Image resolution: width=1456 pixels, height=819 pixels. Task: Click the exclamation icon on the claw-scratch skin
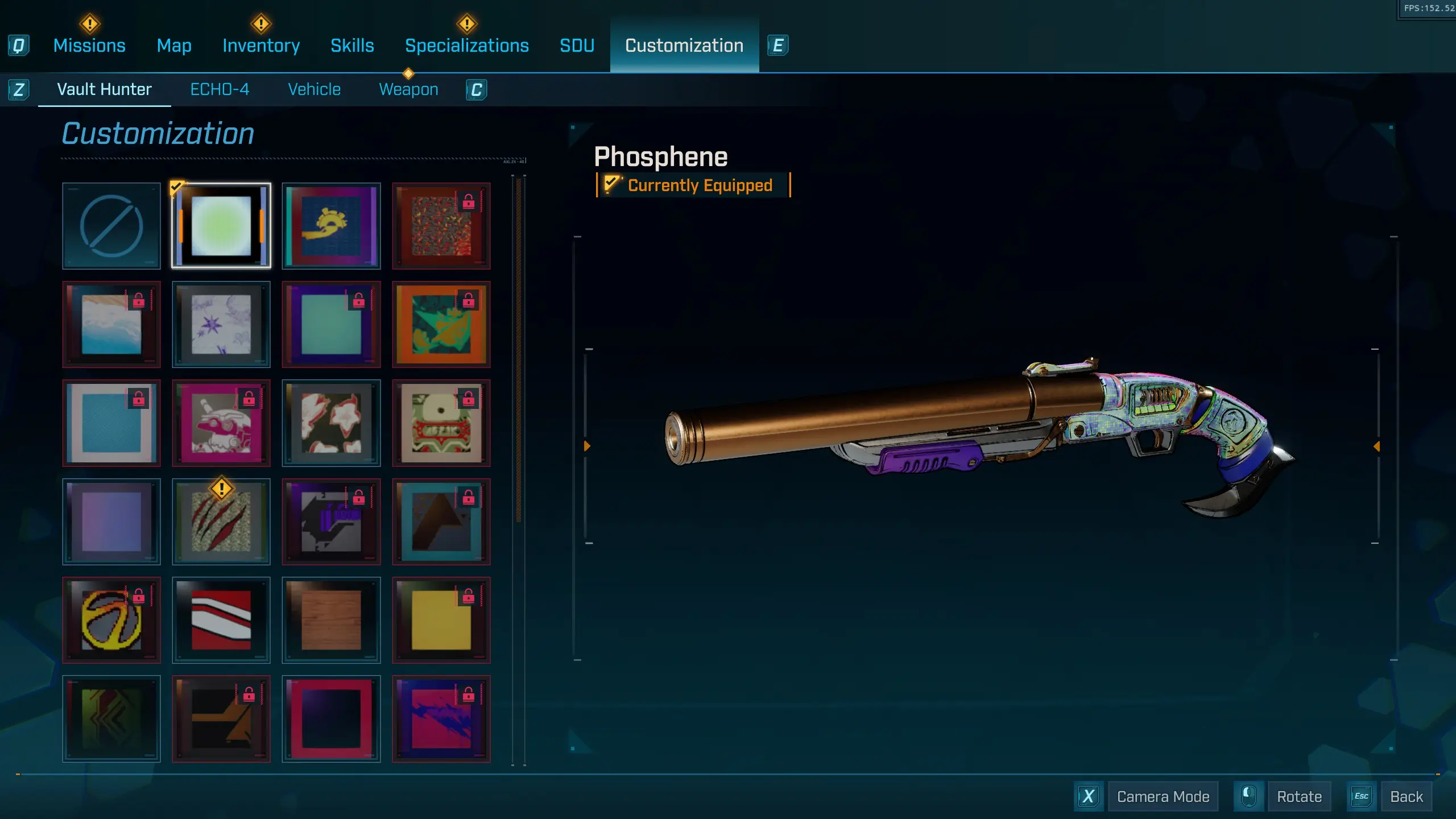pyautogui.click(x=221, y=488)
